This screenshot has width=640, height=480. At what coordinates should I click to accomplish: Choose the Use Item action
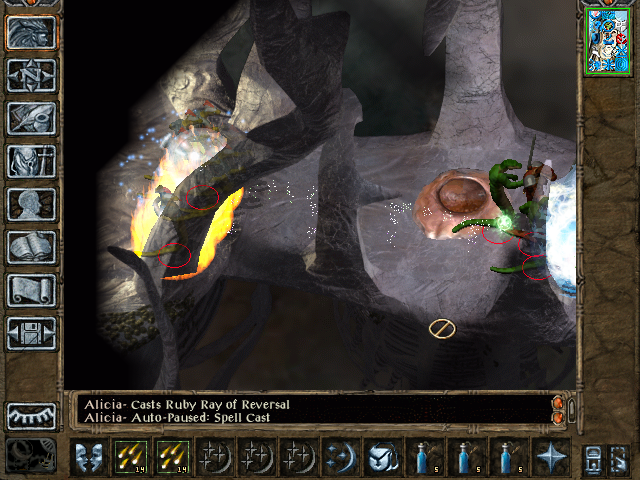tap(382, 457)
